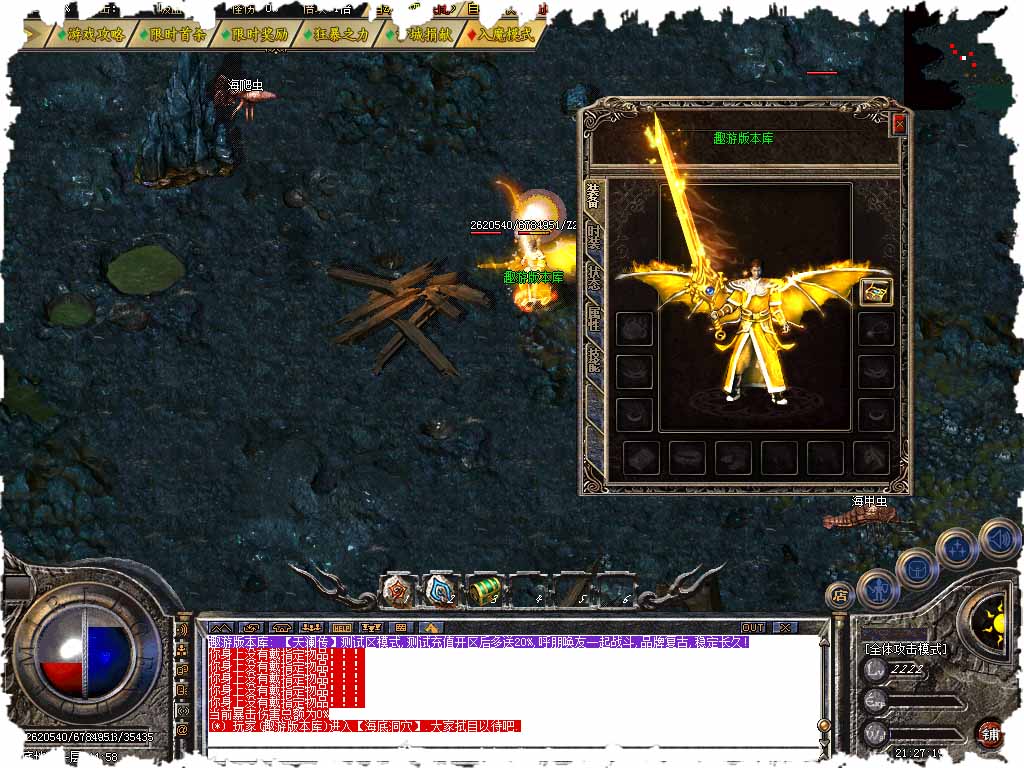
Task: Show the 技能 skills tab
Action: pos(594,360)
